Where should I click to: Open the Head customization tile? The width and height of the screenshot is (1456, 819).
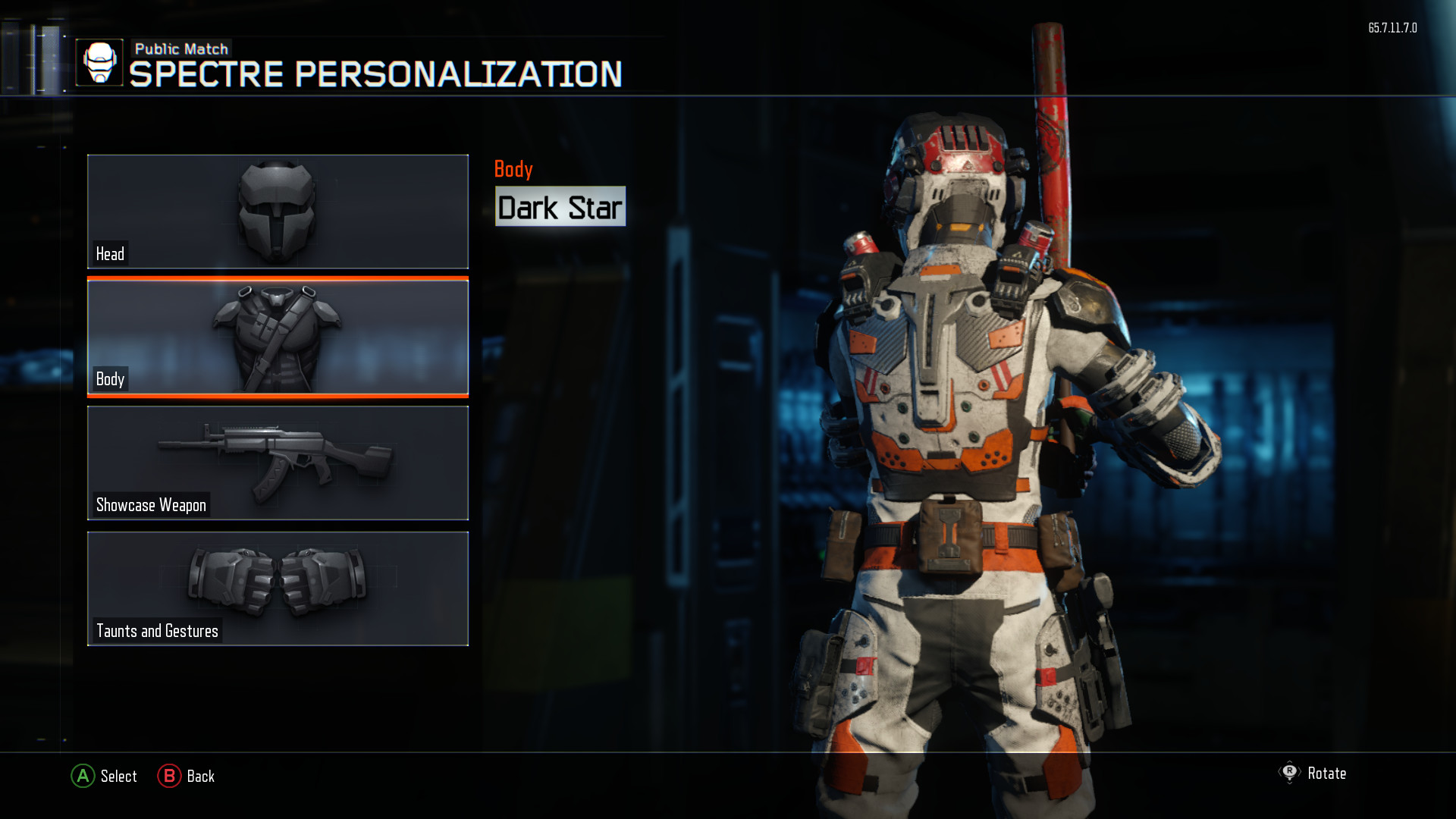[278, 212]
